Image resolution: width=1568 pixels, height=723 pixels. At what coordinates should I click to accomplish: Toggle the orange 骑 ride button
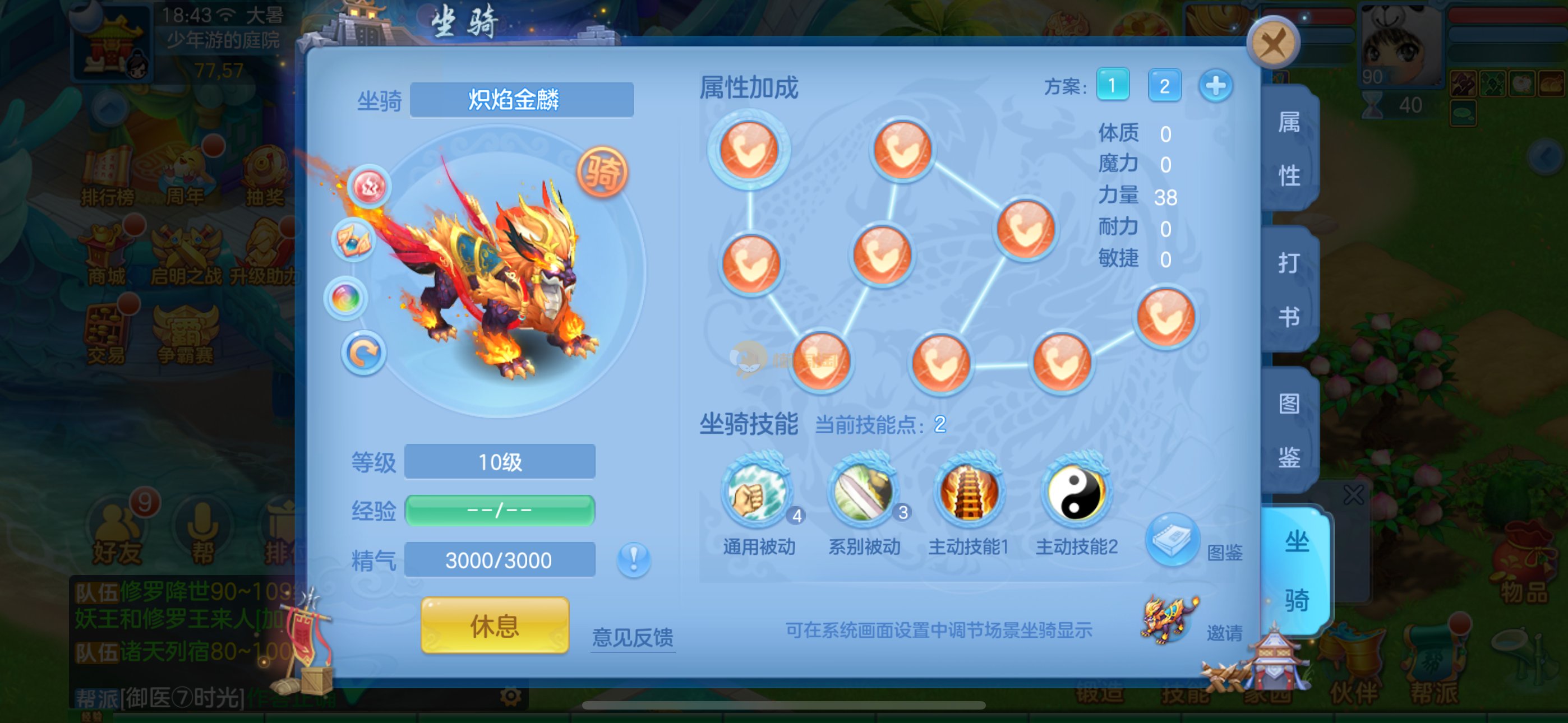(x=602, y=172)
